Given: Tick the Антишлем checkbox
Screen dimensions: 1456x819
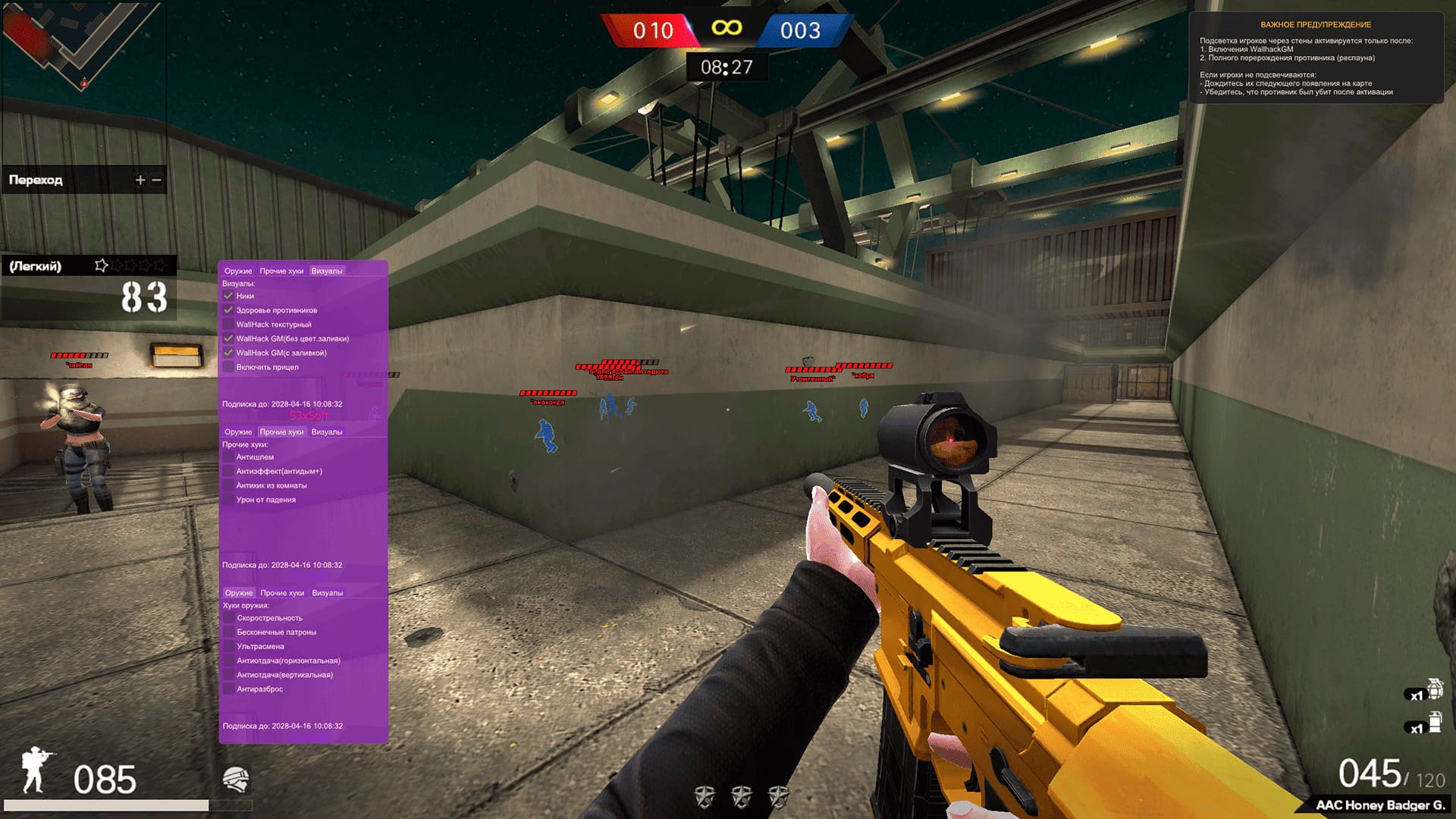Looking at the screenshot, I should tap(228, 457).
